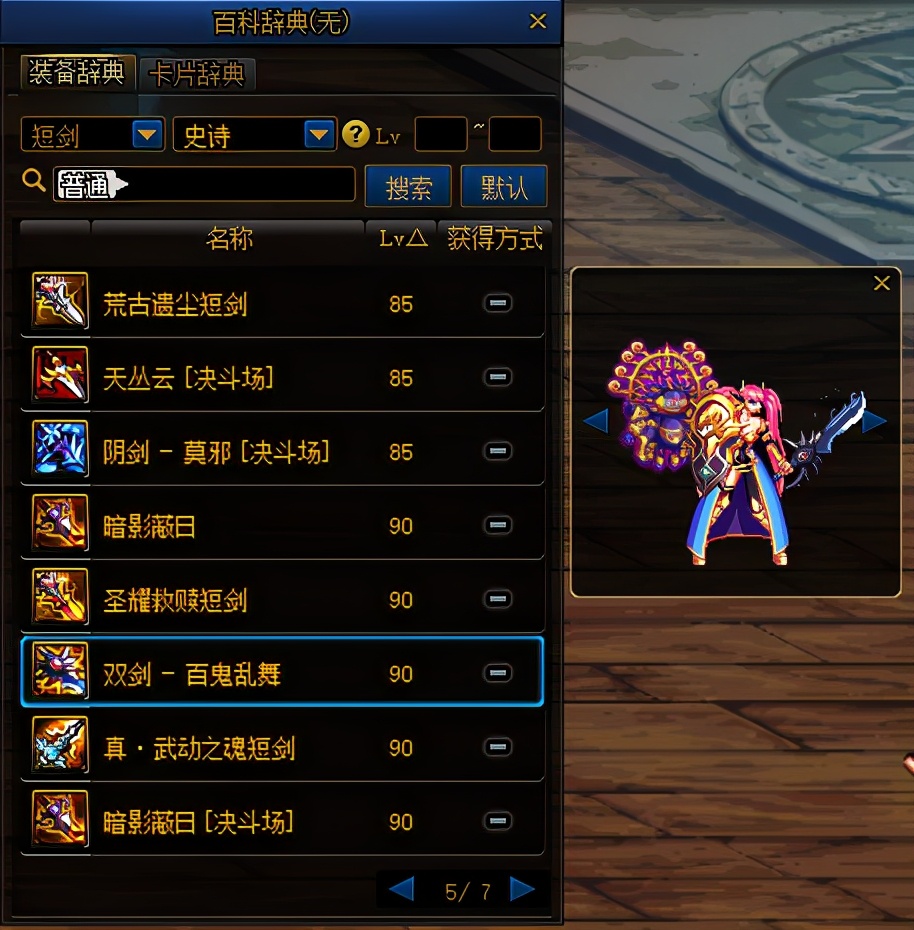This screenshot has width=914, height=930.
Task: Reset filters with the 默认 button
Action: [x=504, y=186]
